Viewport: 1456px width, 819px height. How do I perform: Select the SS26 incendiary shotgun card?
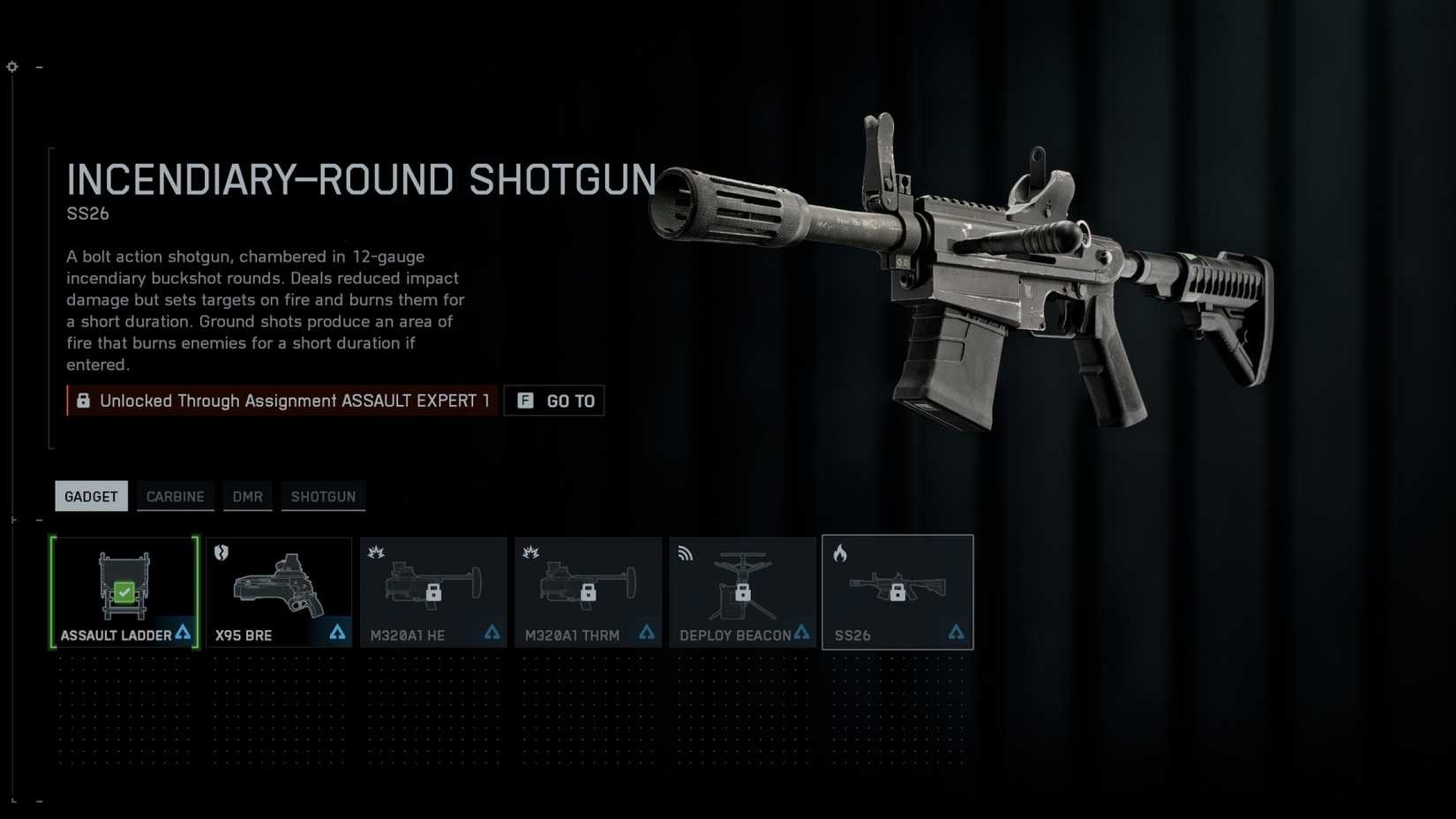click(x=897, y=591)
